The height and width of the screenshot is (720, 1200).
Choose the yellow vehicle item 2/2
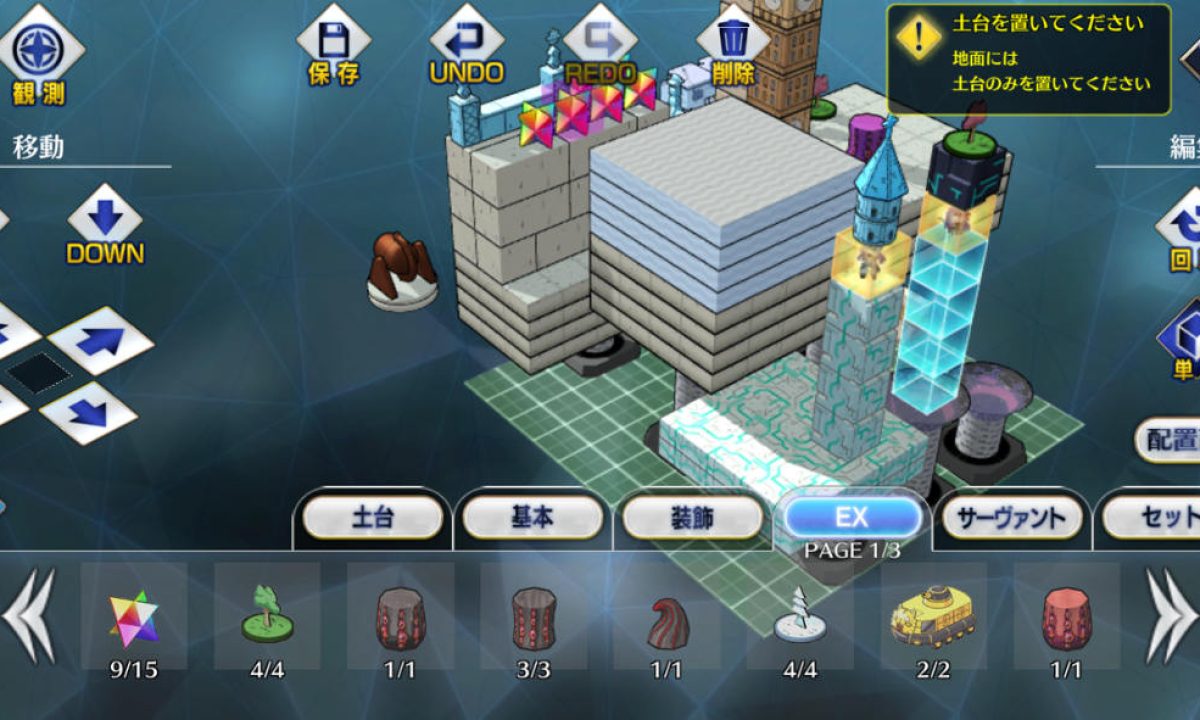click(933, 614)
